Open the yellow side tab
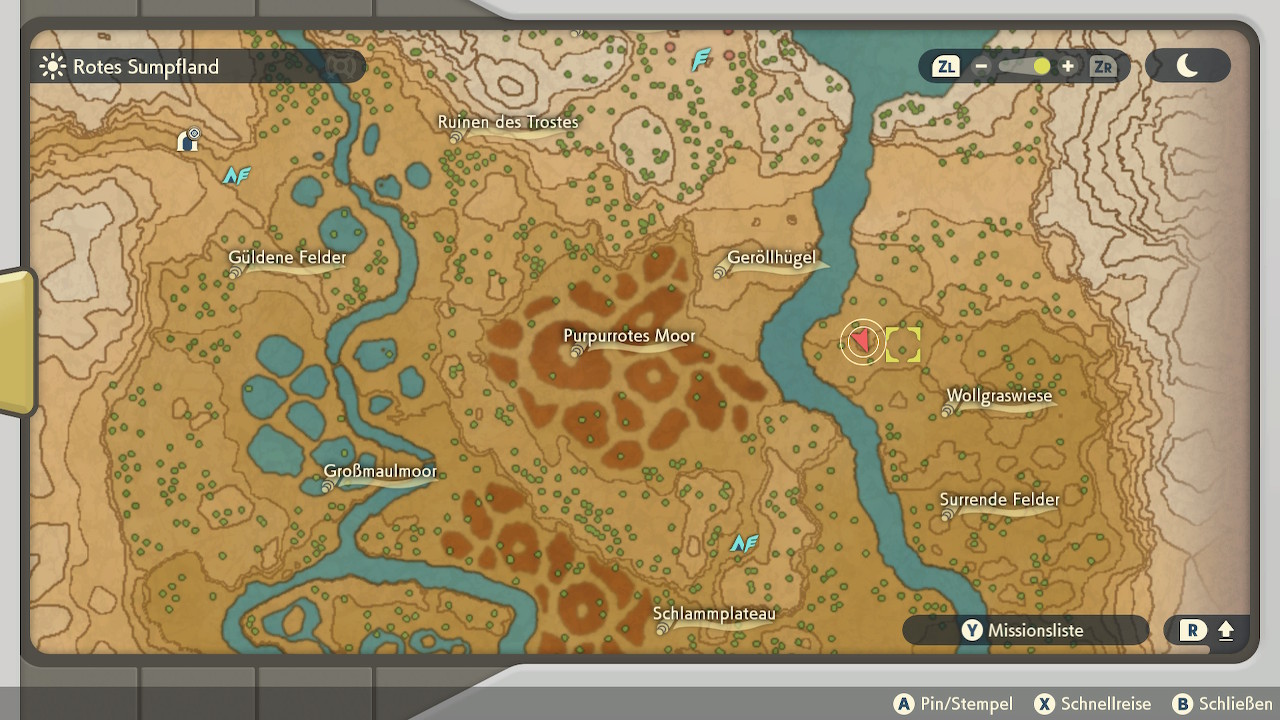This screenshot has width=1280, height=720. click(16, 342)
